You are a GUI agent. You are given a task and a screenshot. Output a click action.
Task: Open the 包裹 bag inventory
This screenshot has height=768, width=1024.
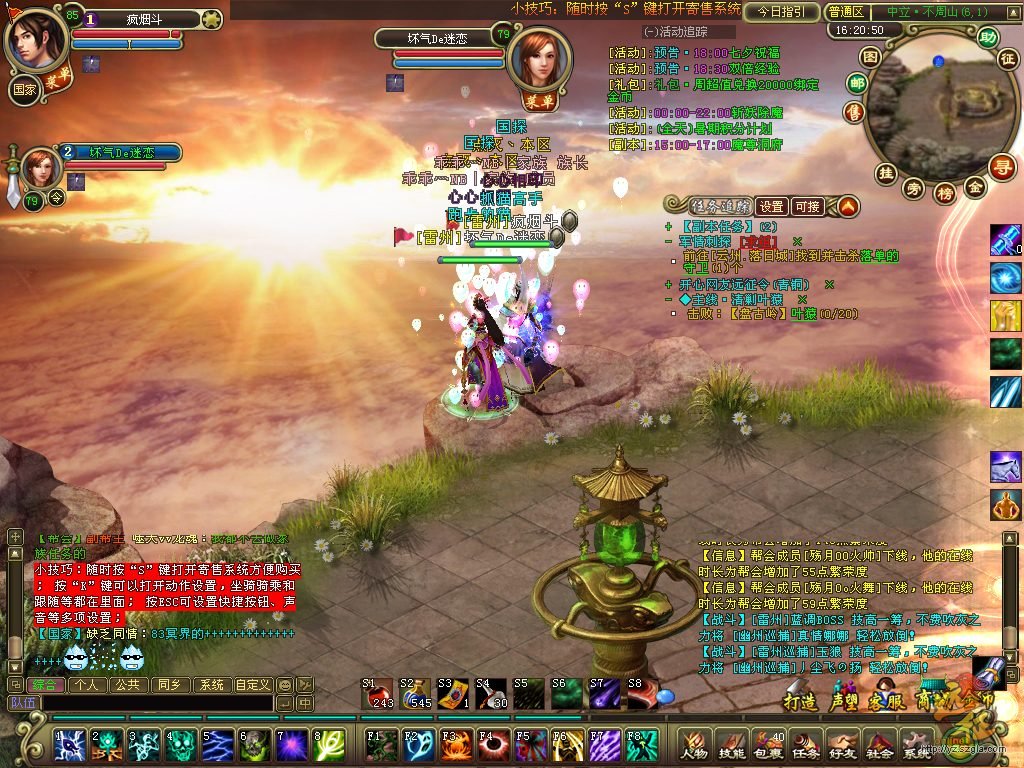click(x=769, y=746)
